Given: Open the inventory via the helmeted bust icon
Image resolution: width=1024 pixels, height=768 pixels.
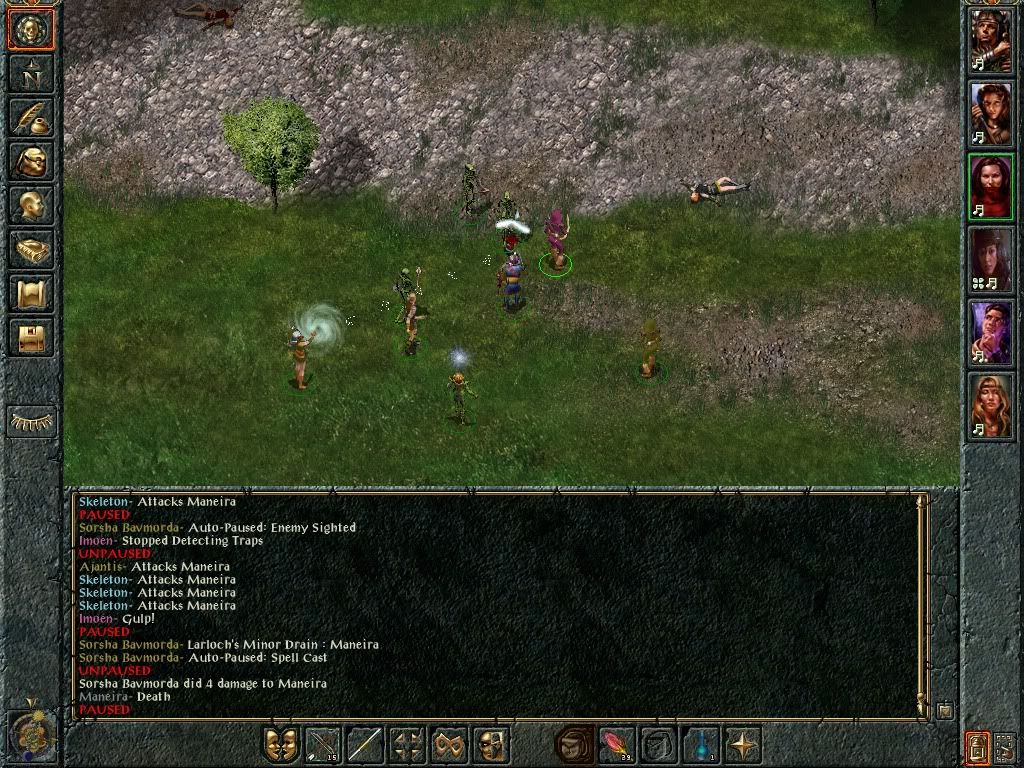Looking at the screenshot, I should tap(31, 161).
